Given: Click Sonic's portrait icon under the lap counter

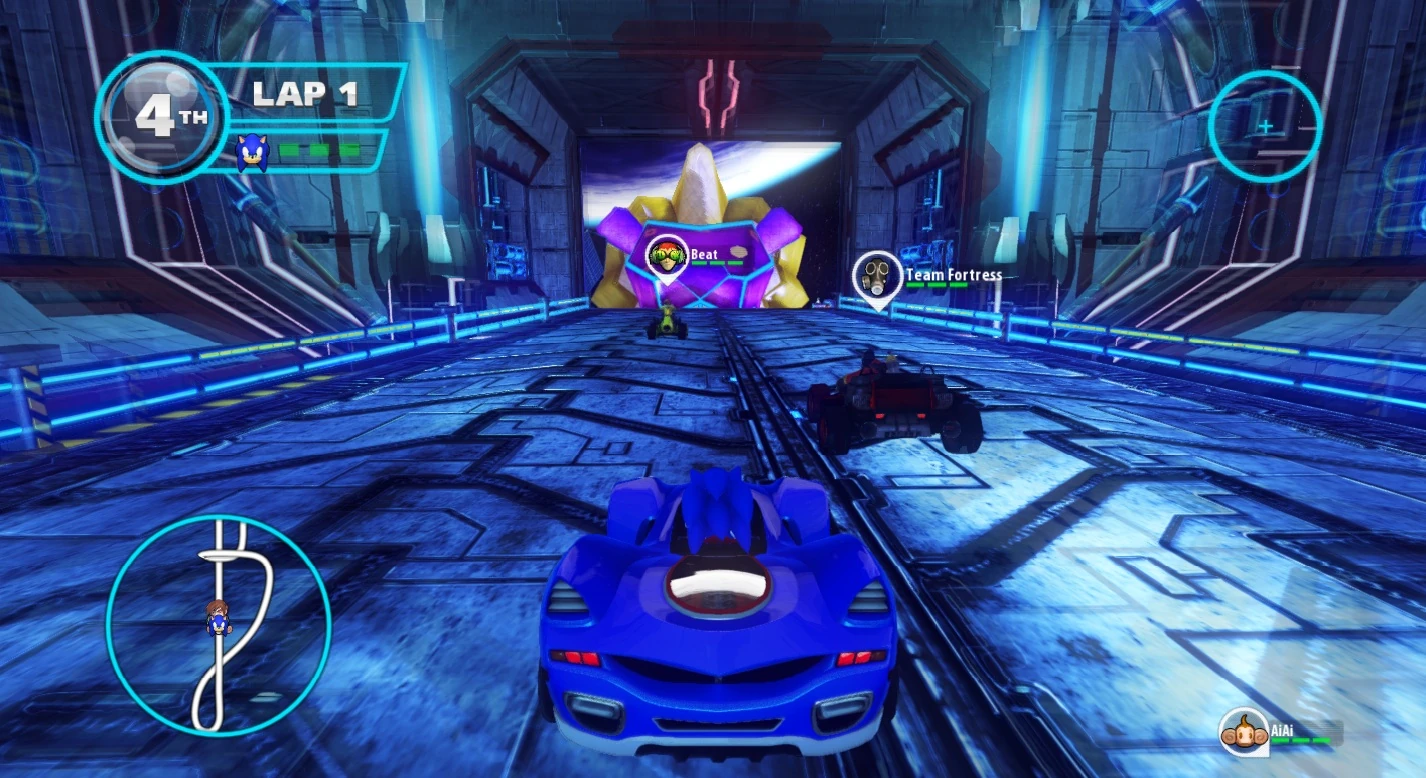Looking at the screenshot, I should tap(251, 153).
